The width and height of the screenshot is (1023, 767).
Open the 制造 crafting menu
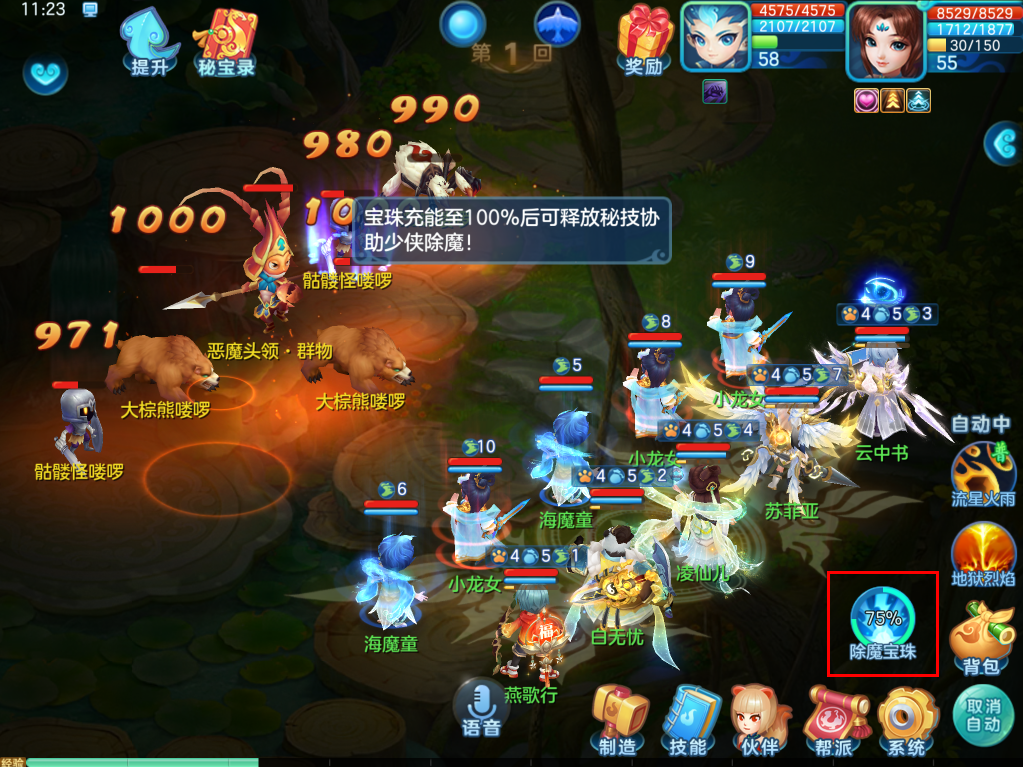617,720
